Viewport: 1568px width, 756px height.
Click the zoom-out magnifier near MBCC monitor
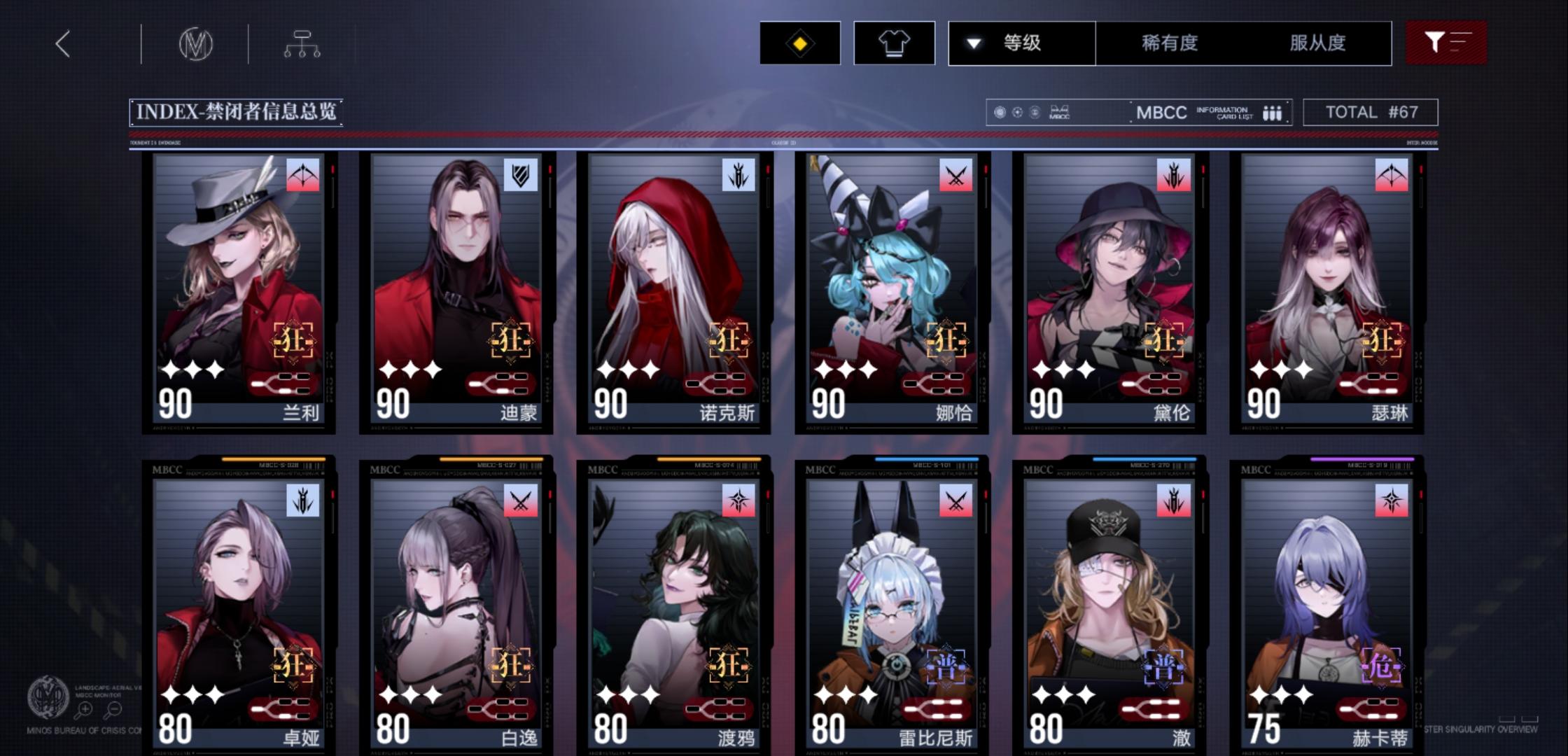114,708
